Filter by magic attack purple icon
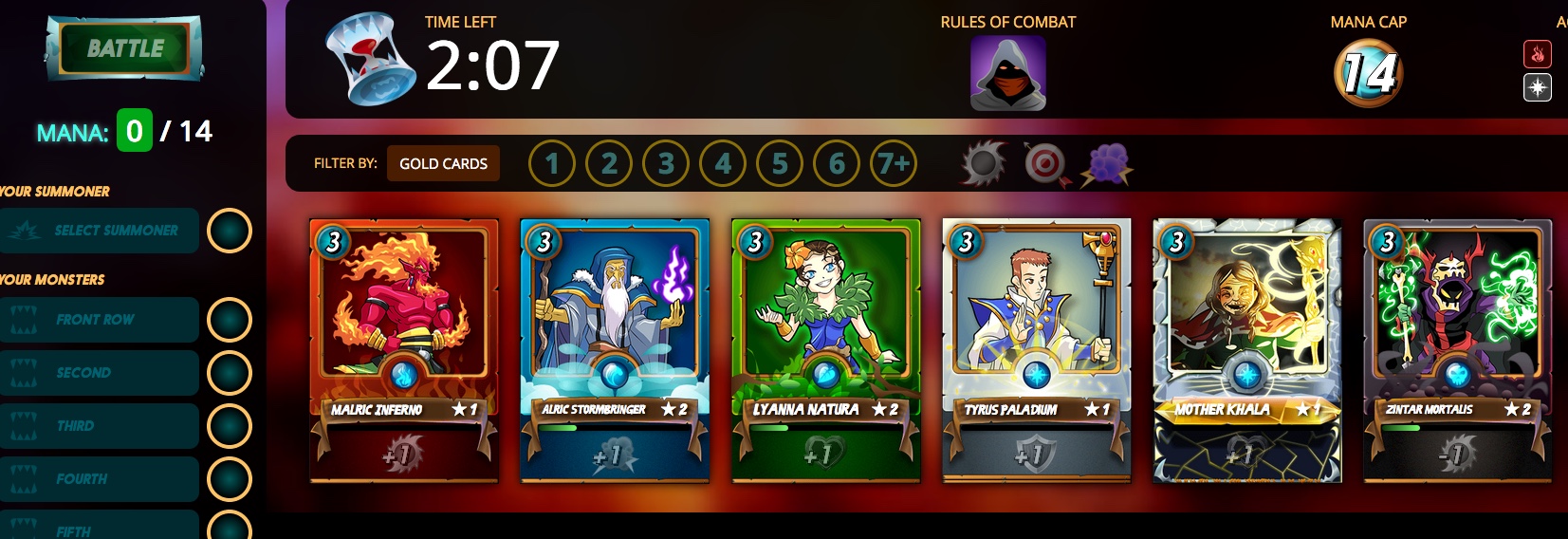This screenshot has height=539, width=1568. click(1107, 164)
